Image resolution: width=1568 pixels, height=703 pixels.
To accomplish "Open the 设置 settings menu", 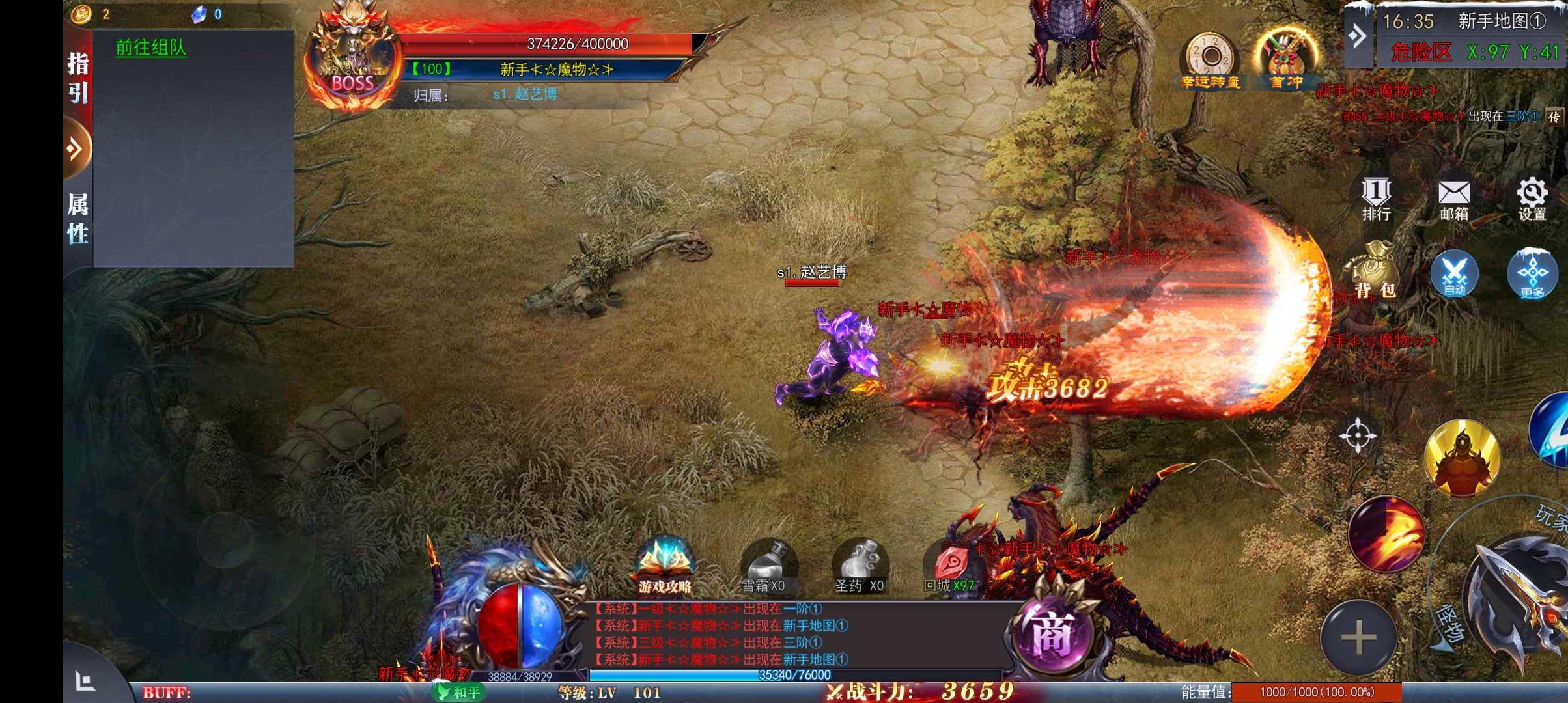I will [1532, 199].
